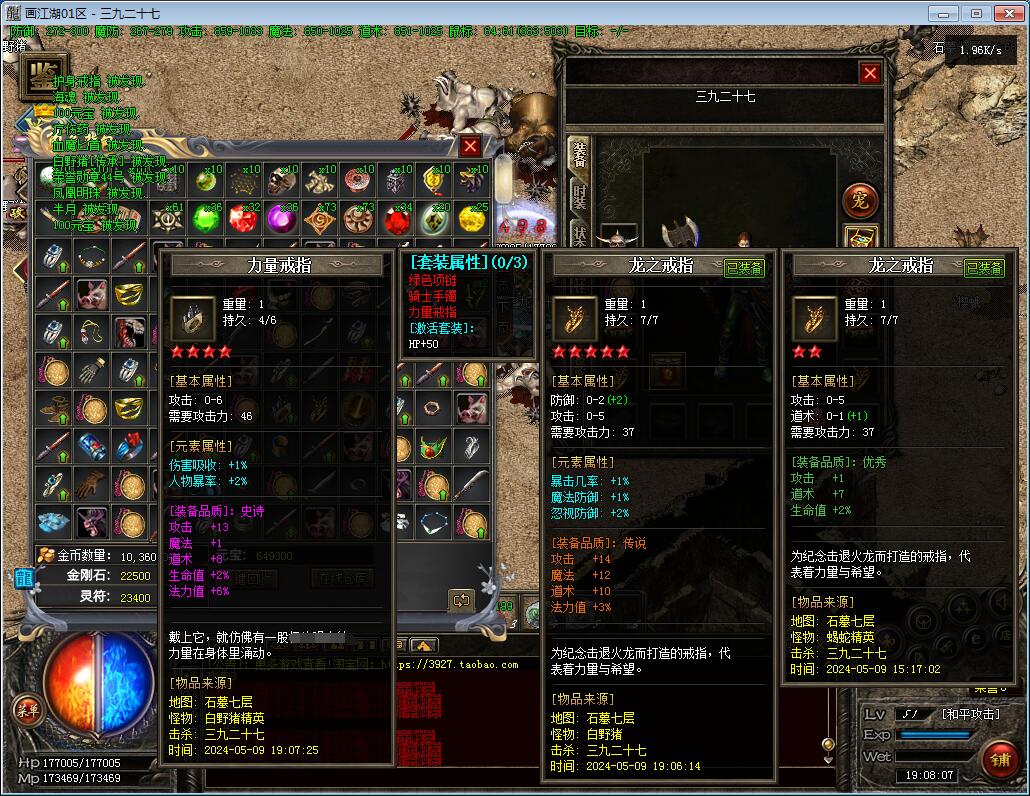Click the blue 龍 icon beside the currency list
This screenshot has width=1030, height=796.
click(x=23, y=577)
